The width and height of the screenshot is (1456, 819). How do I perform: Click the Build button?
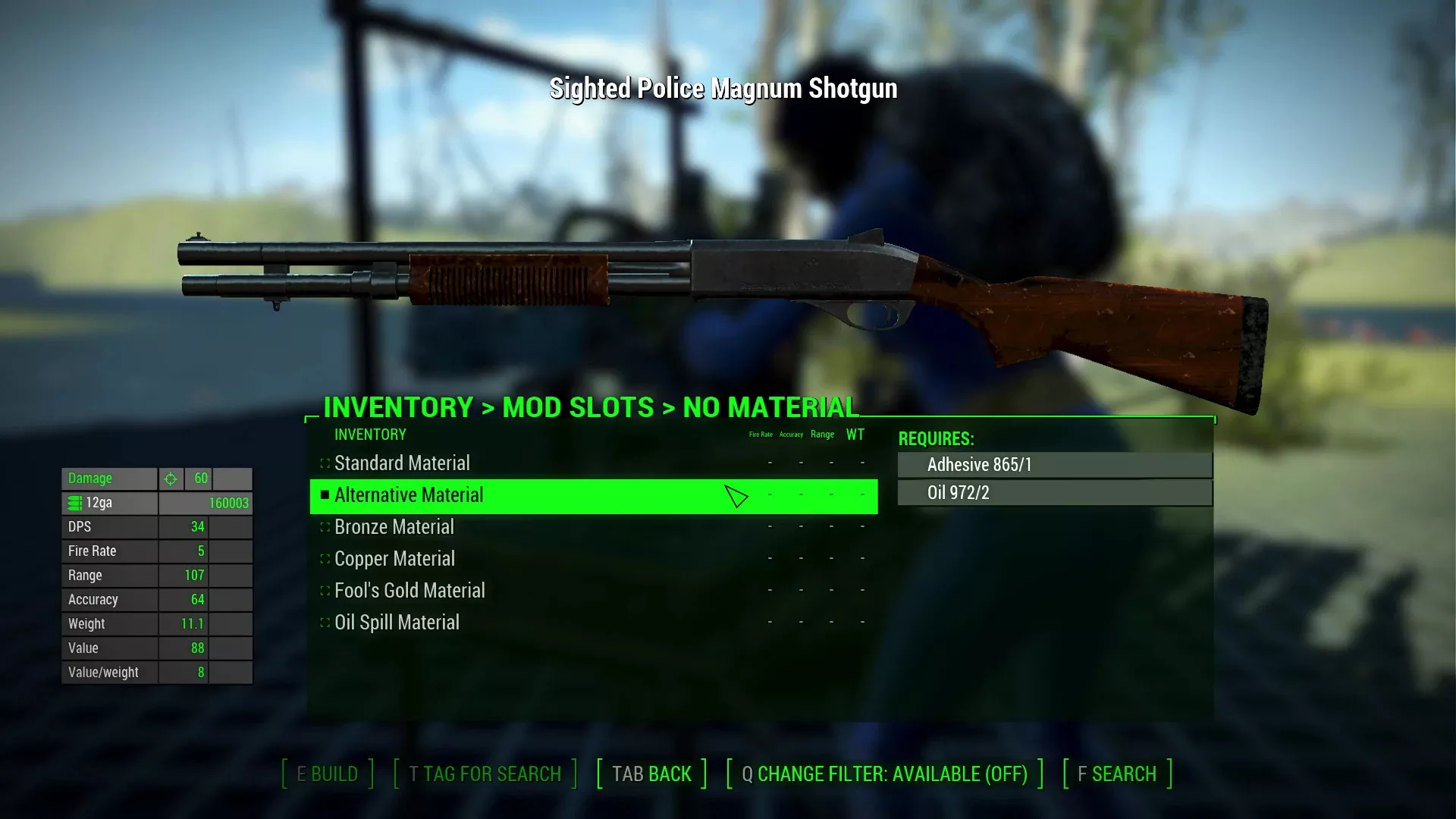[x=328, y=774]
